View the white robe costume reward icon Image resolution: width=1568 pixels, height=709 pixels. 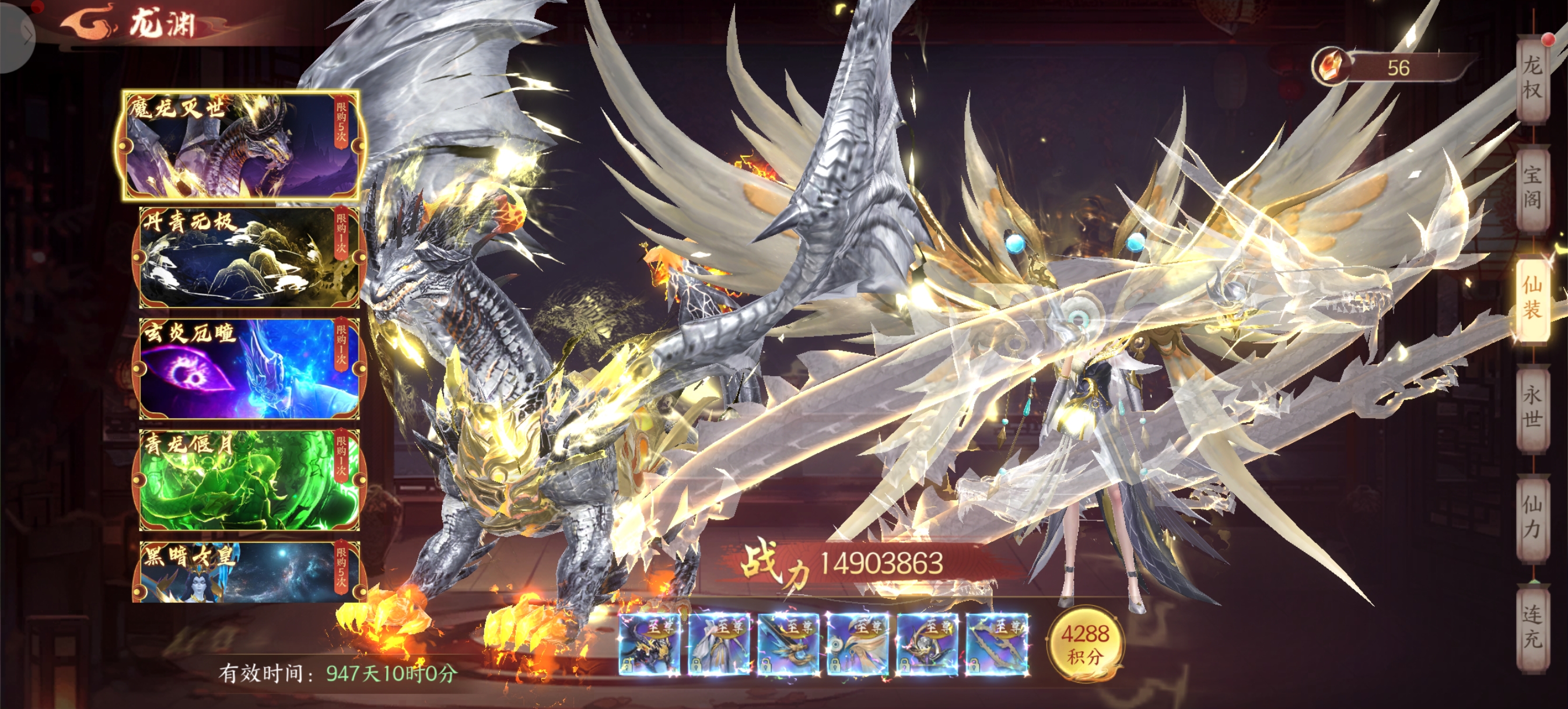(718, 644)
